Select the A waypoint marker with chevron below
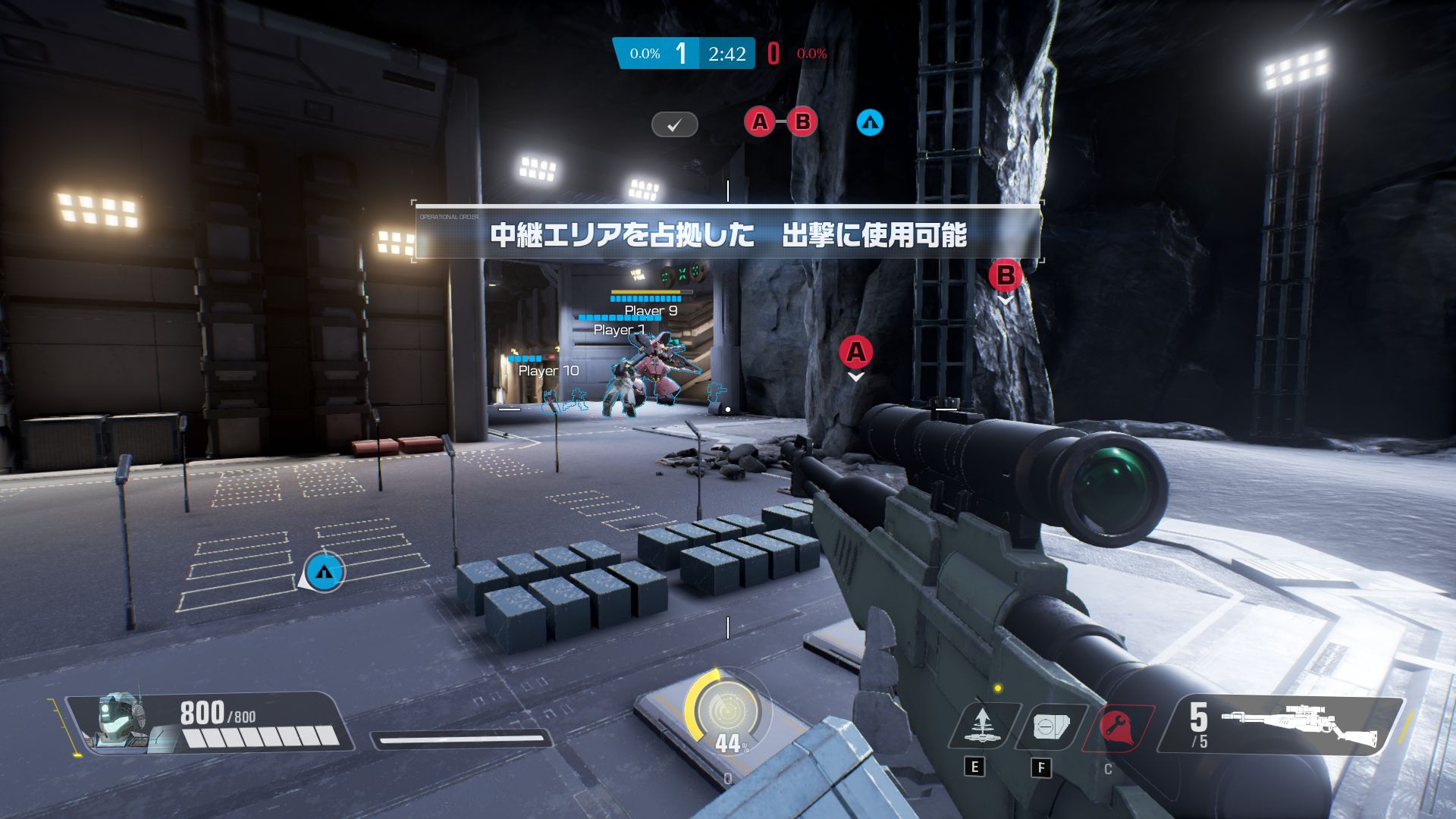The width and height of the screenshot is (1456, 819). (855, 352)
